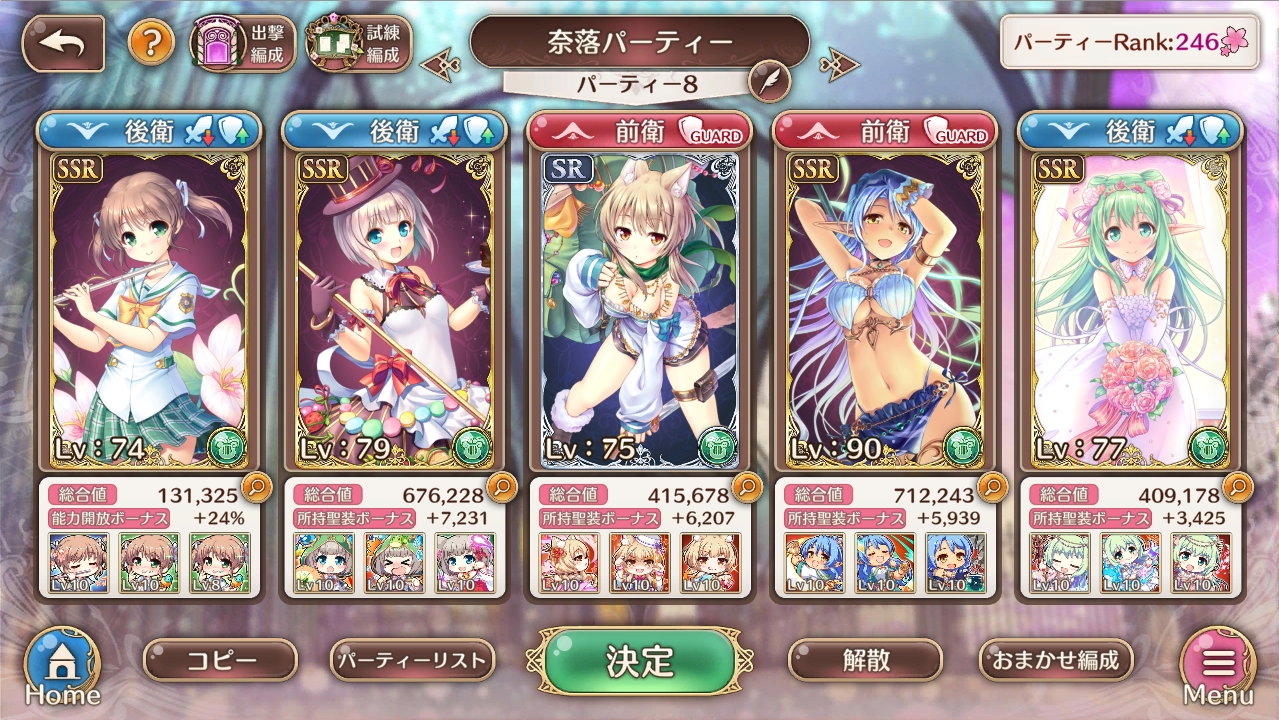The height and width of the screenshot is (720, 1279).
Task: Switch to the previous party with left arrow
Action: coord(440,65)
